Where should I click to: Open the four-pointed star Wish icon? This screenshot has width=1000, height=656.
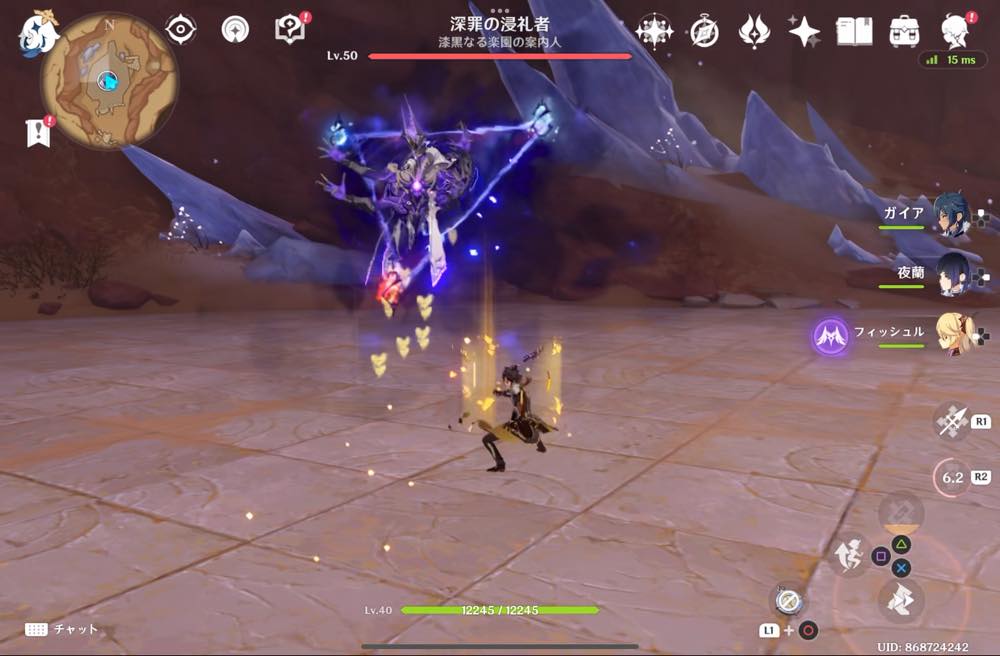pyautogui.click(x=804, y=32)
